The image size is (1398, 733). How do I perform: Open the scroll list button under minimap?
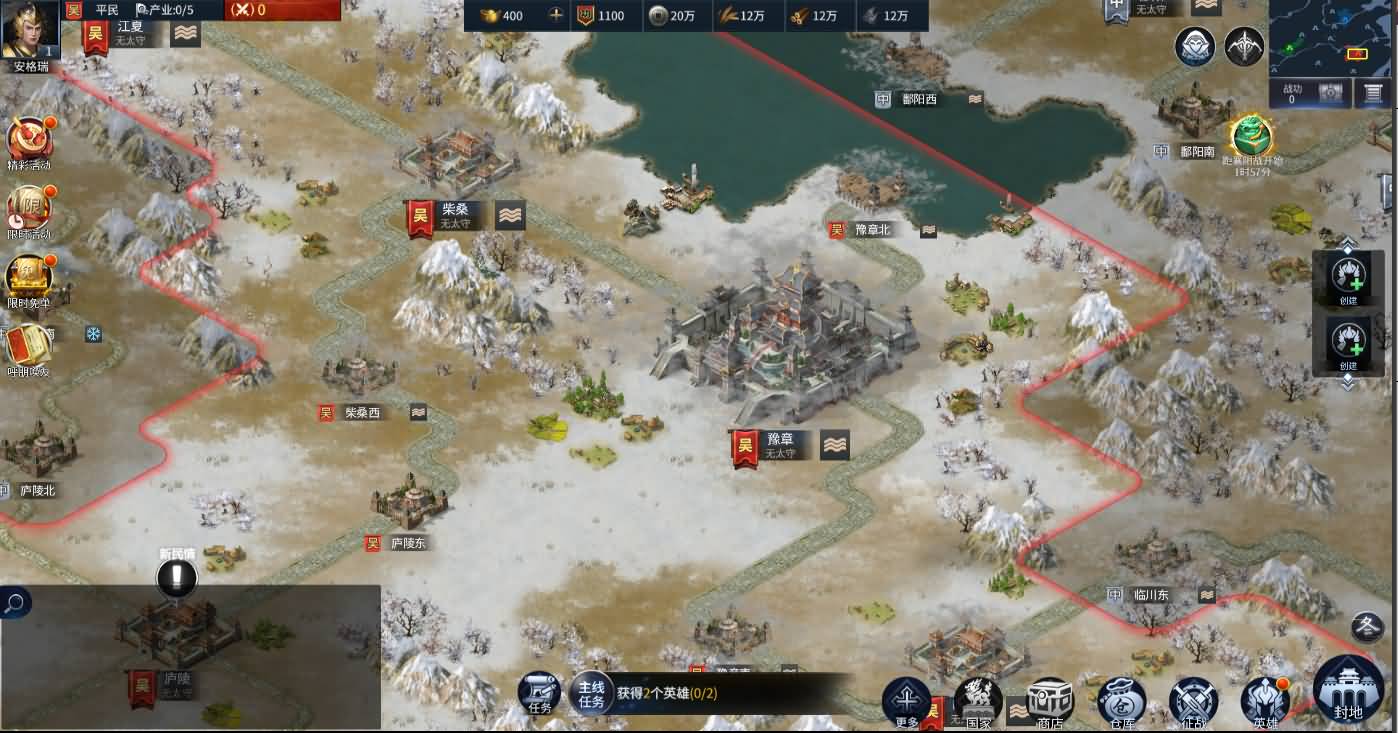[1374, 94]
